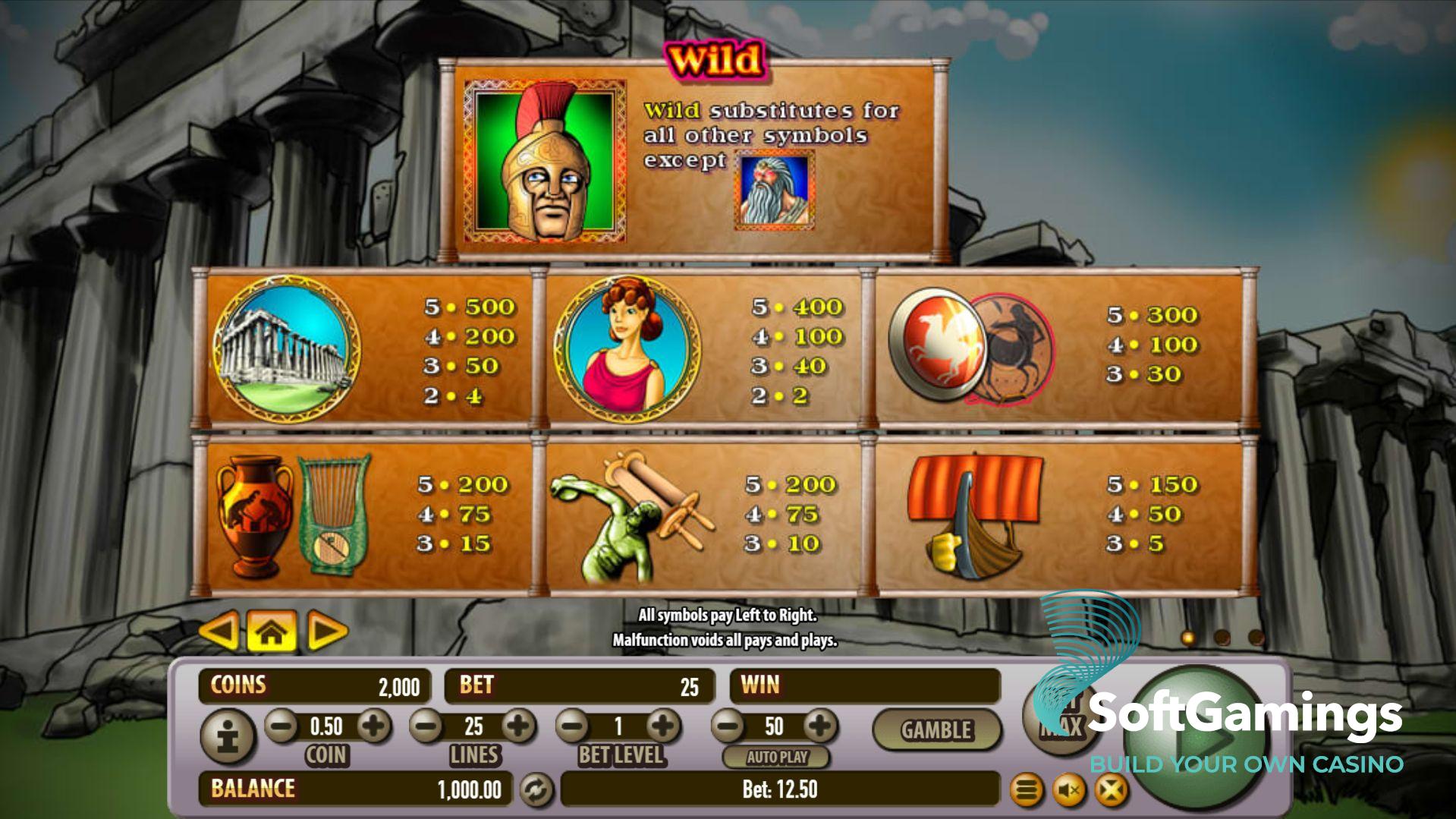This screenshot has height=819, width=1456.
Task: Decrease the coin value
Action: 281,726
